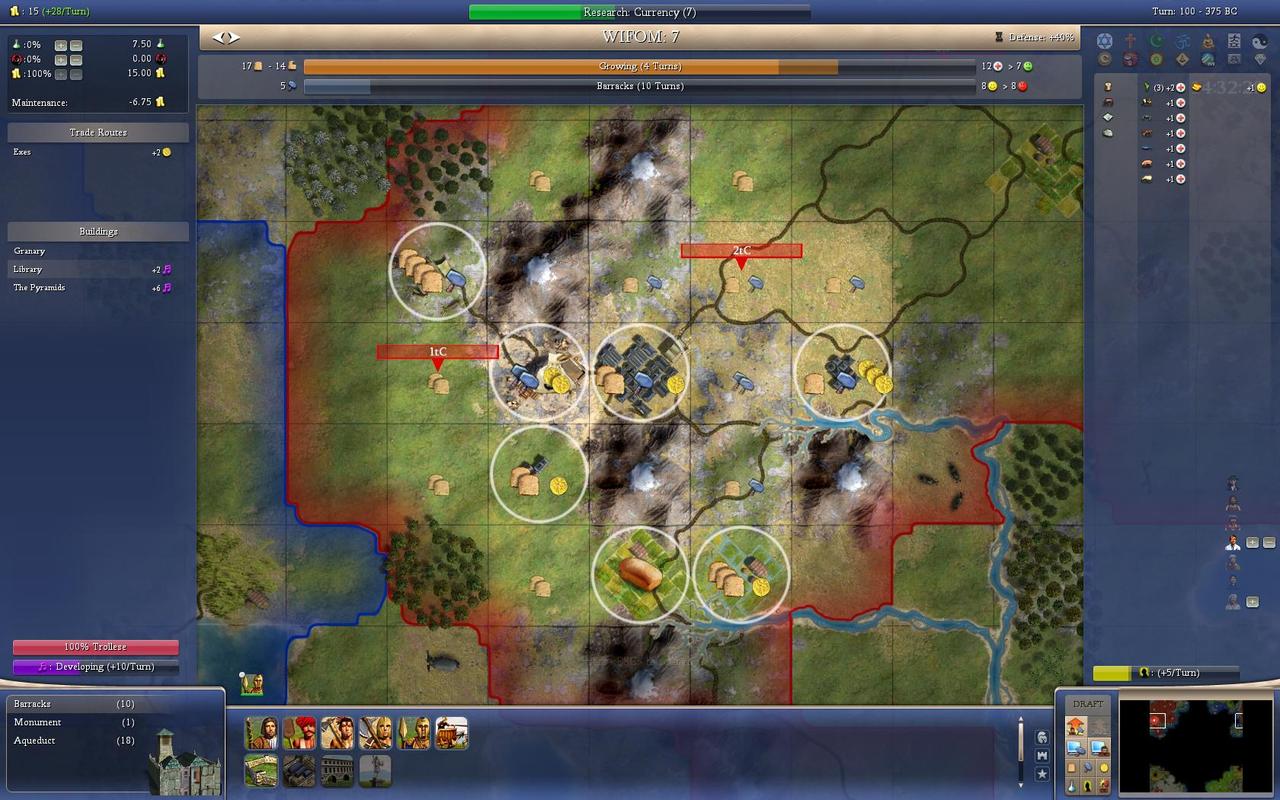Cycle to the previous city arrow
1280x800 pixels.
(x=218, y=38)
